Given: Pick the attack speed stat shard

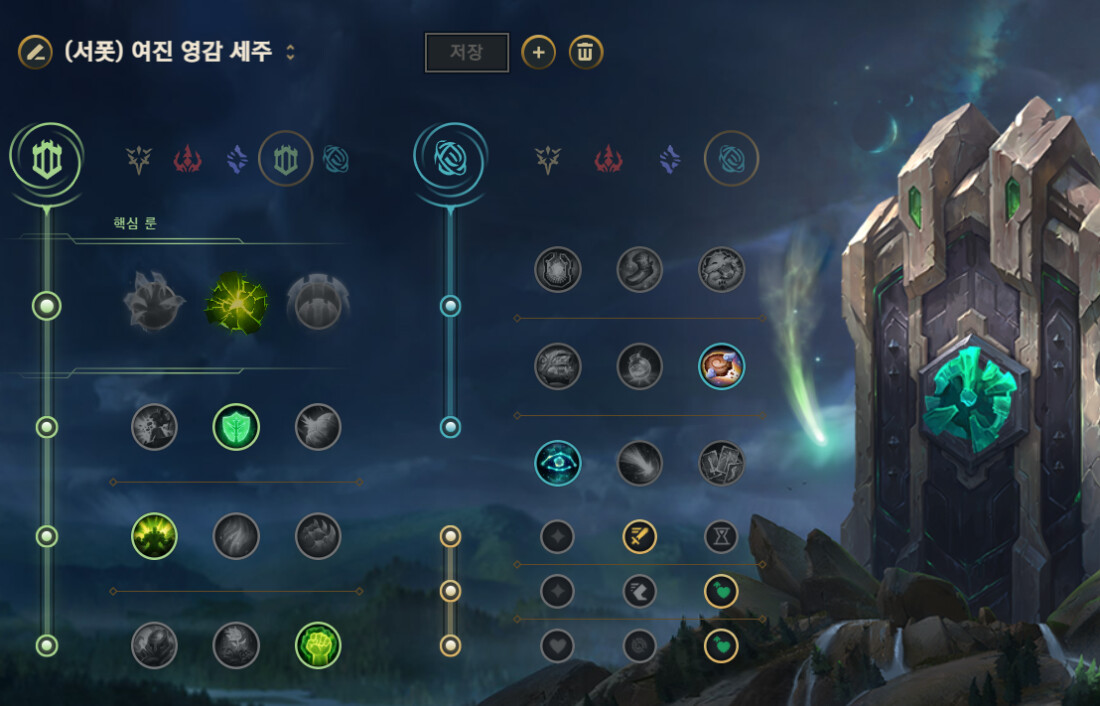Looking at the screenshot, I should pos(639,537).
